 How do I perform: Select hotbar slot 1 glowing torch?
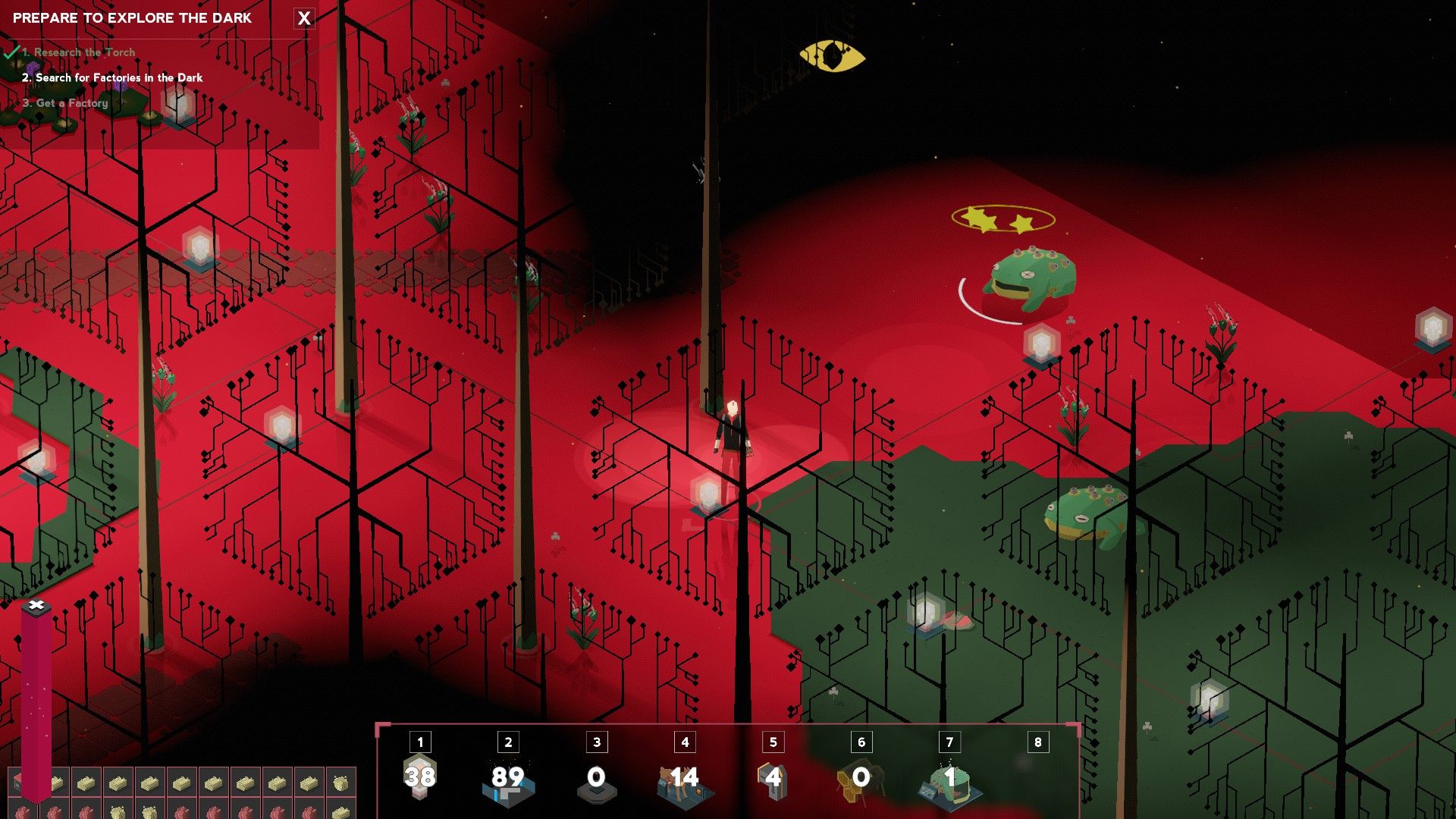coord(419,776)
